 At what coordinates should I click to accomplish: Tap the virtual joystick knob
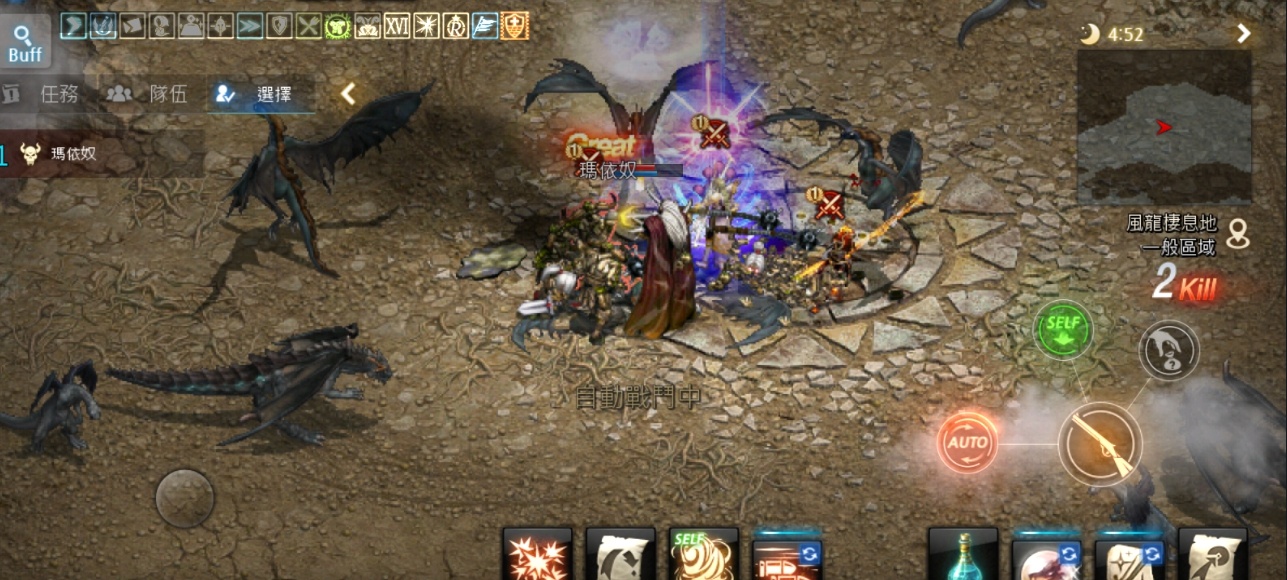tap(185, 498)
